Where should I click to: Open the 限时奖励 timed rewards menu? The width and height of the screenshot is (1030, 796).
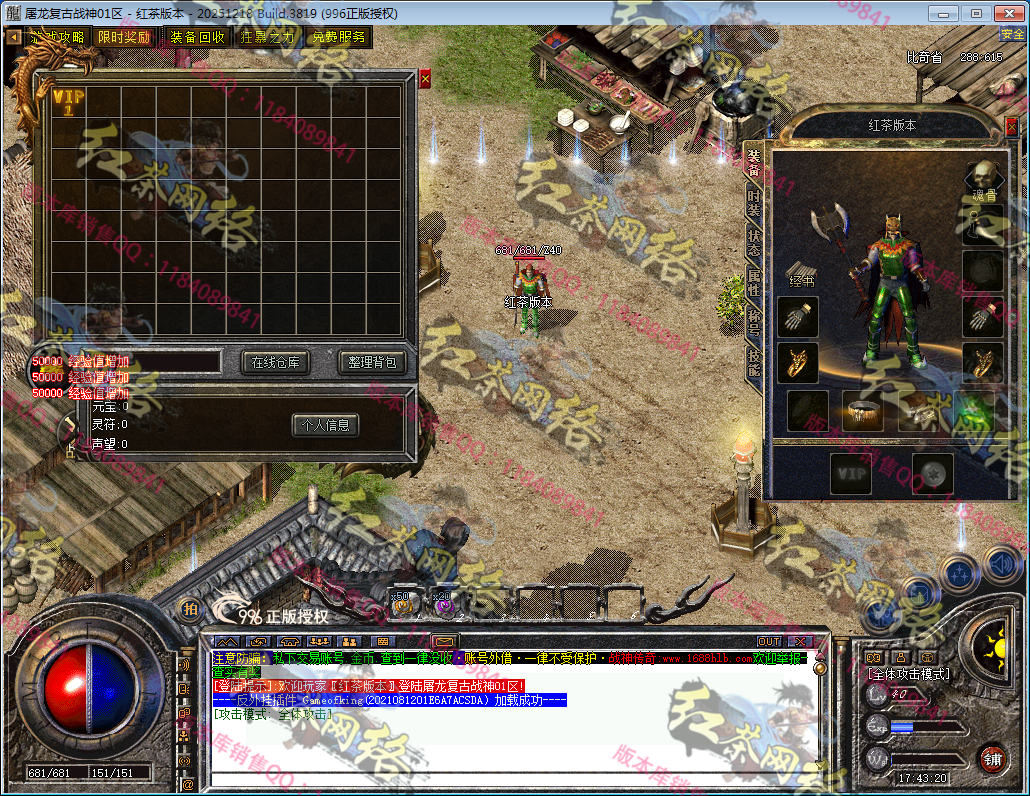point(125,37)
